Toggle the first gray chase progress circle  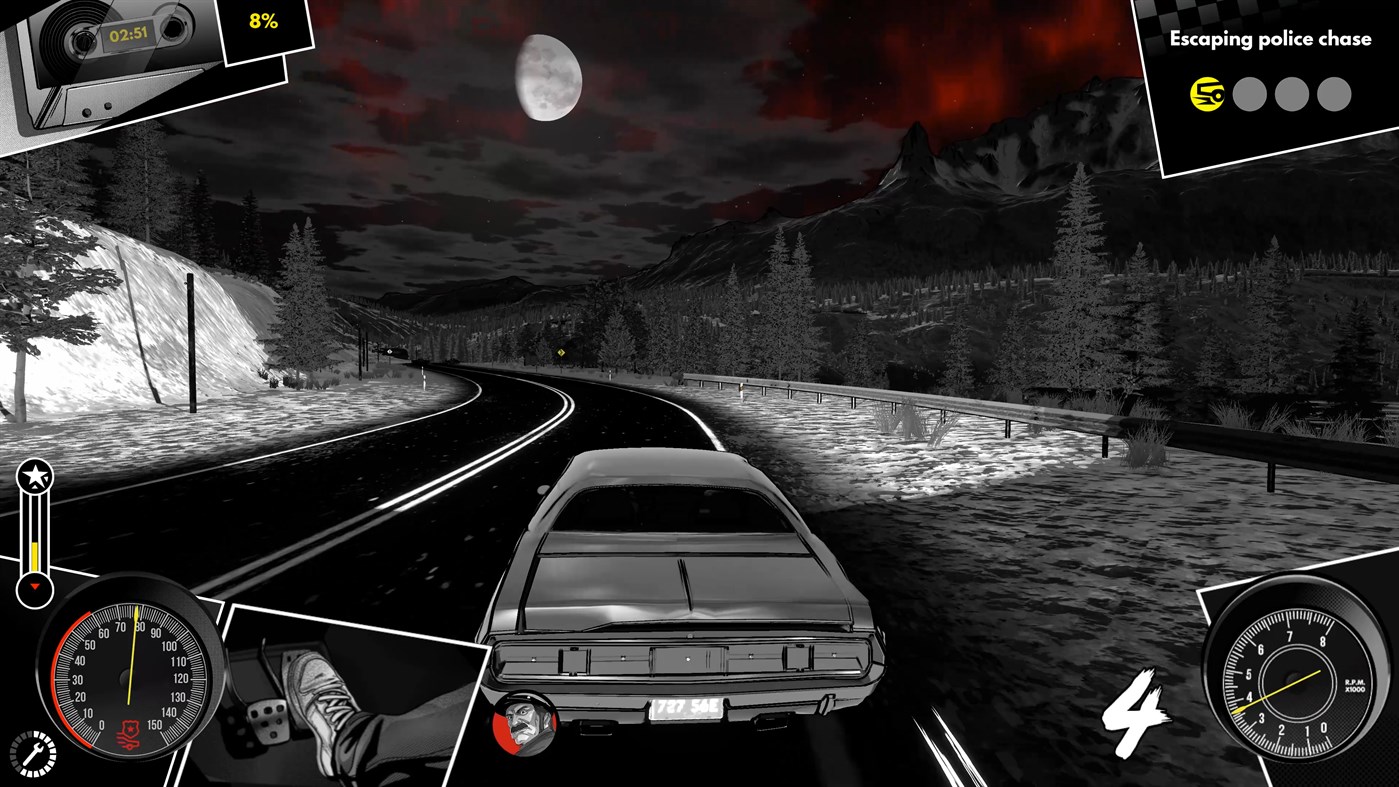[x=1249, y=93]
